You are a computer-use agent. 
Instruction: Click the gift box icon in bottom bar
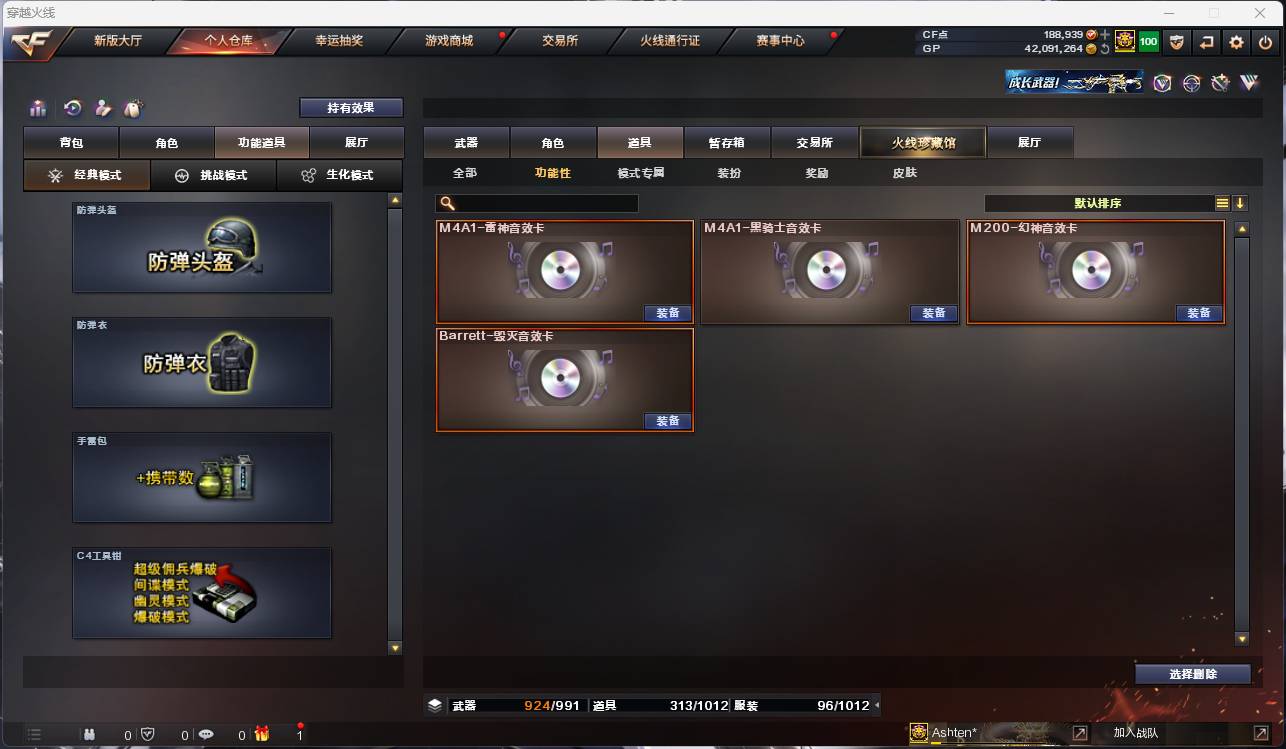[x=260, y=733]
